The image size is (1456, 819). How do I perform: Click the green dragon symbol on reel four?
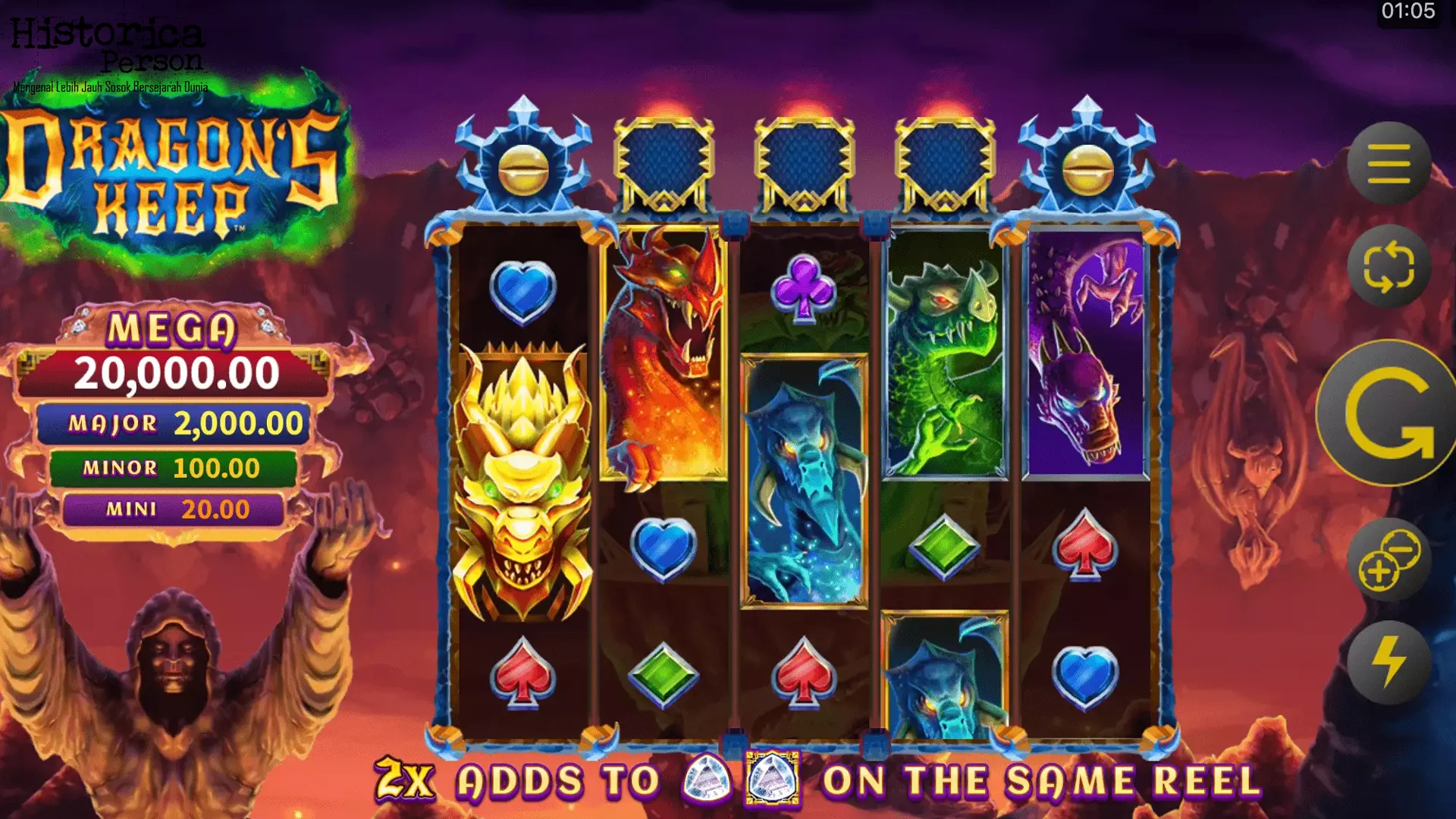click(944, 356)
